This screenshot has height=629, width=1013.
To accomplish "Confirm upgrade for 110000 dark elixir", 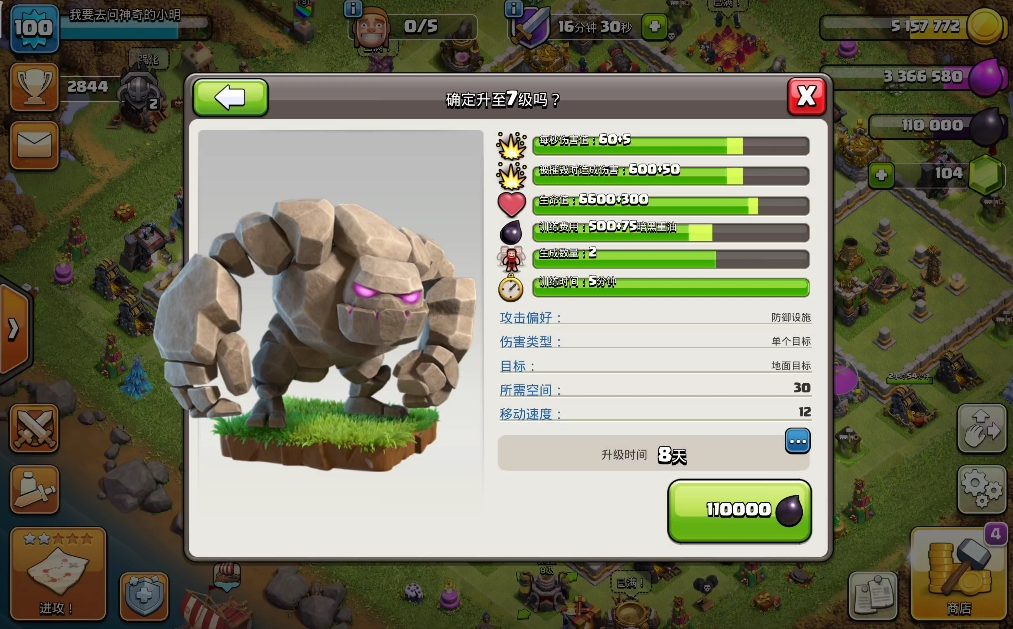I will (739, 510).
